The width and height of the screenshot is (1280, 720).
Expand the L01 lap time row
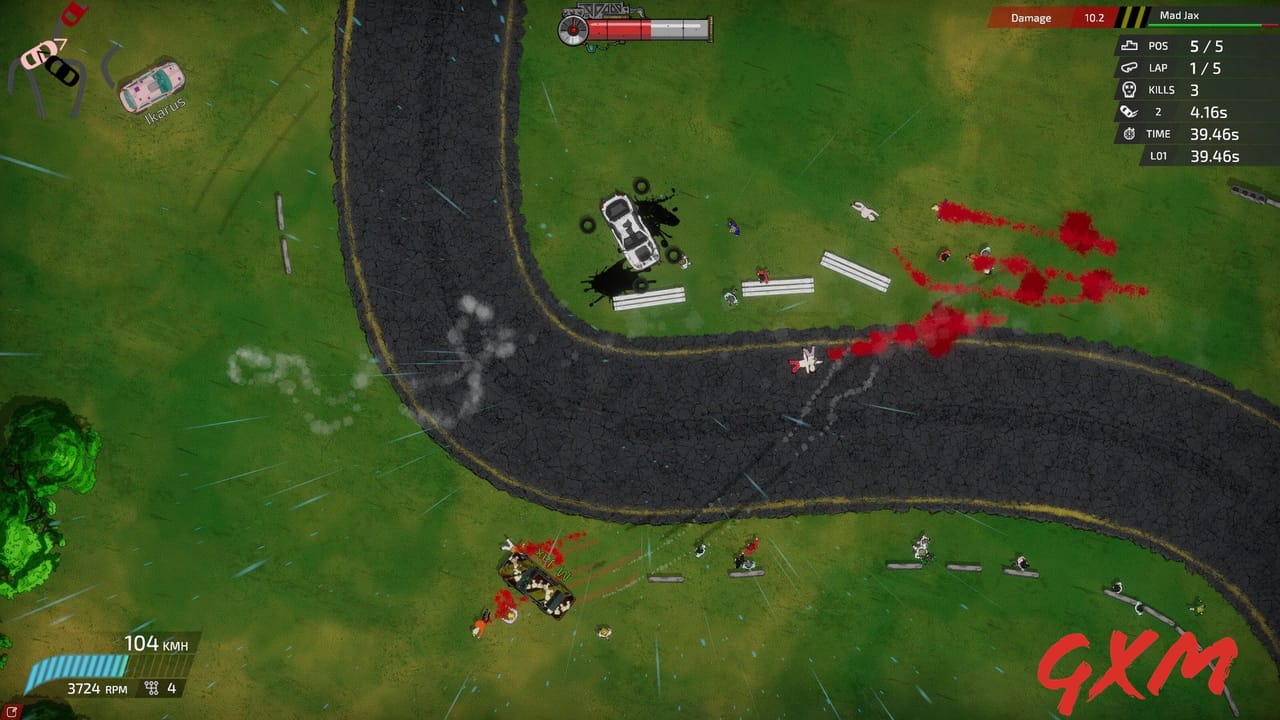[x=1200, y=155]
